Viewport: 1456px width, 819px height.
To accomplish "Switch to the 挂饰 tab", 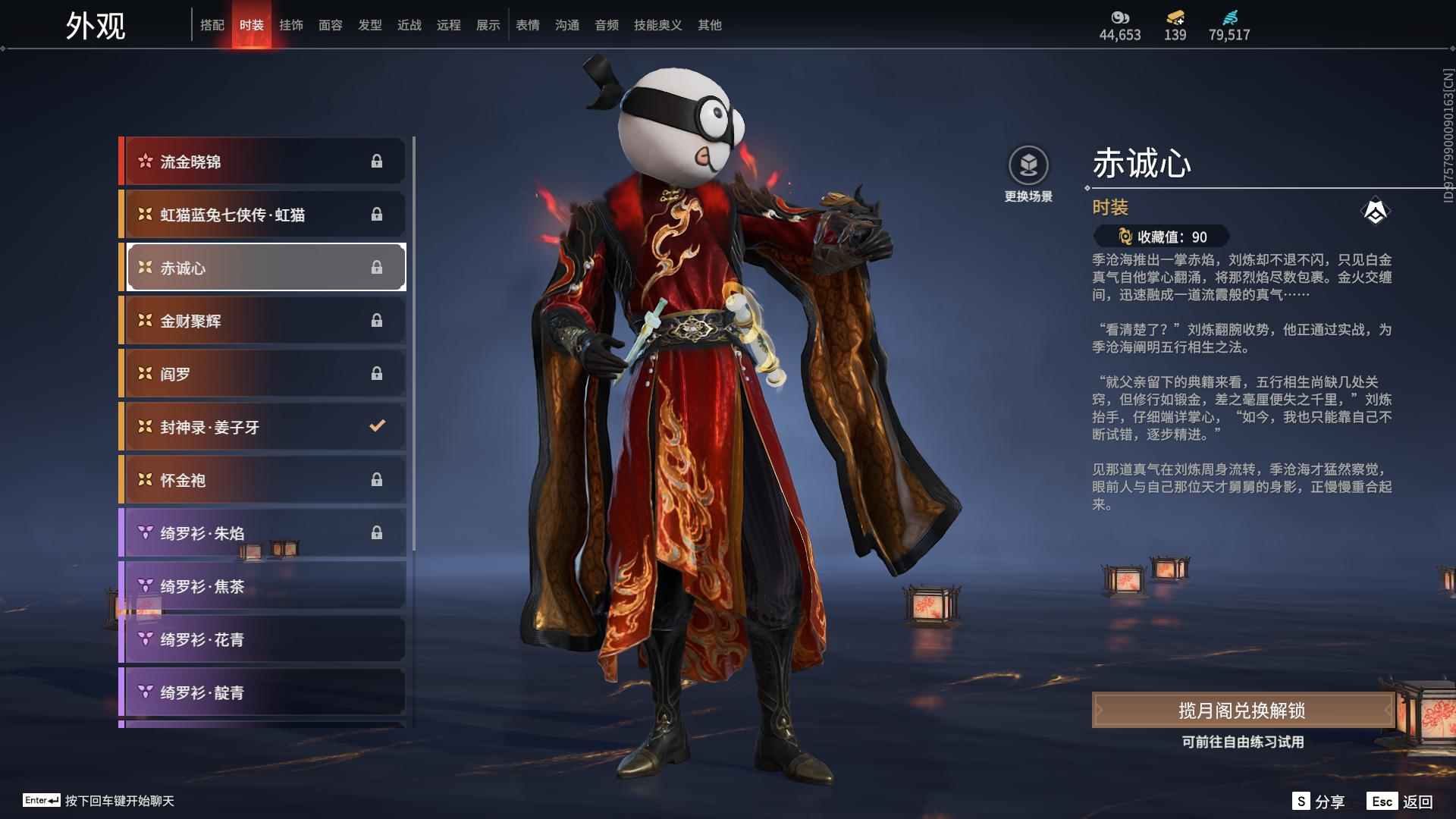I will point(293,24).
